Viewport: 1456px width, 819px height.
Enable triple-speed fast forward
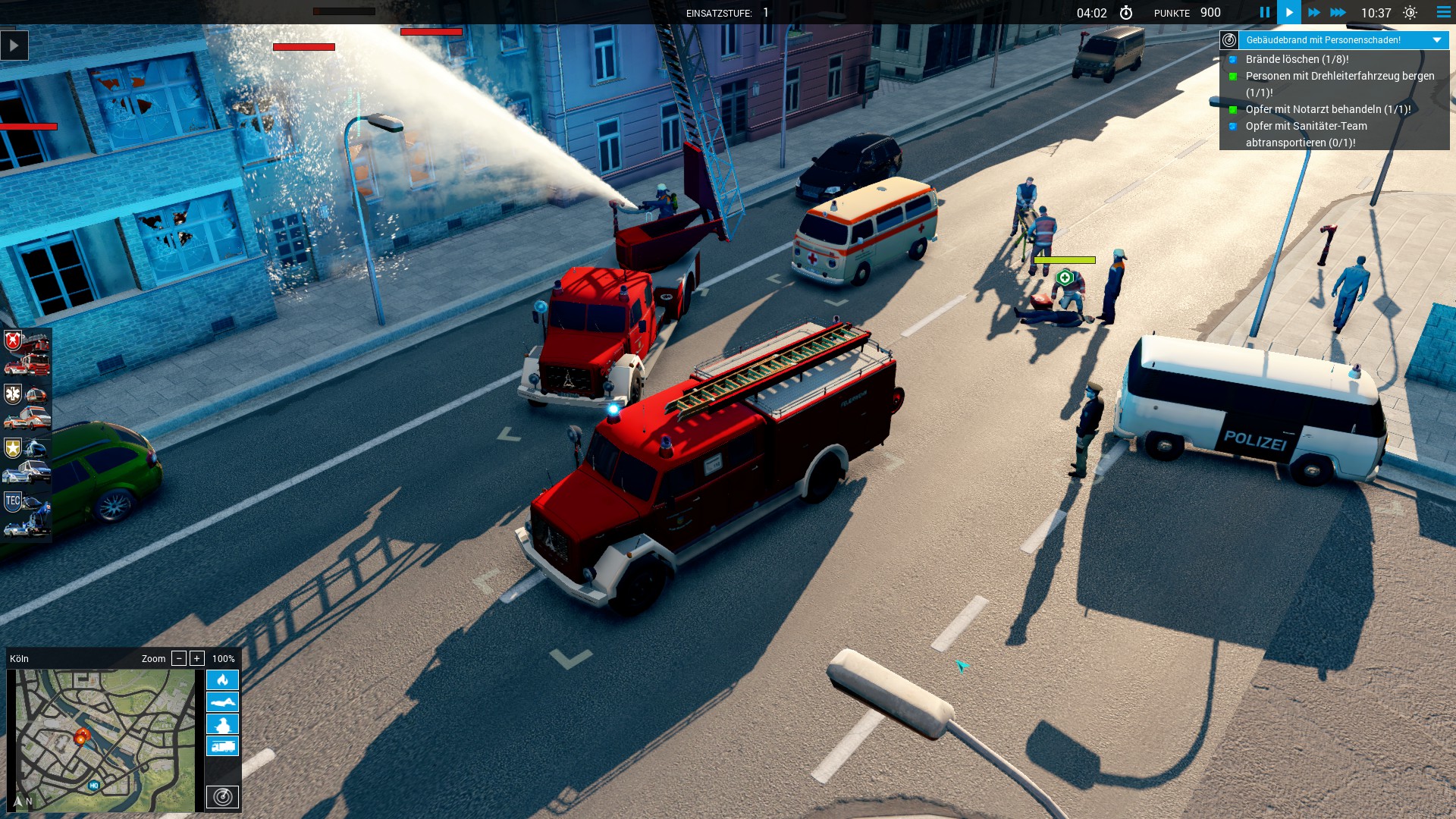[x=1339, y=12]
